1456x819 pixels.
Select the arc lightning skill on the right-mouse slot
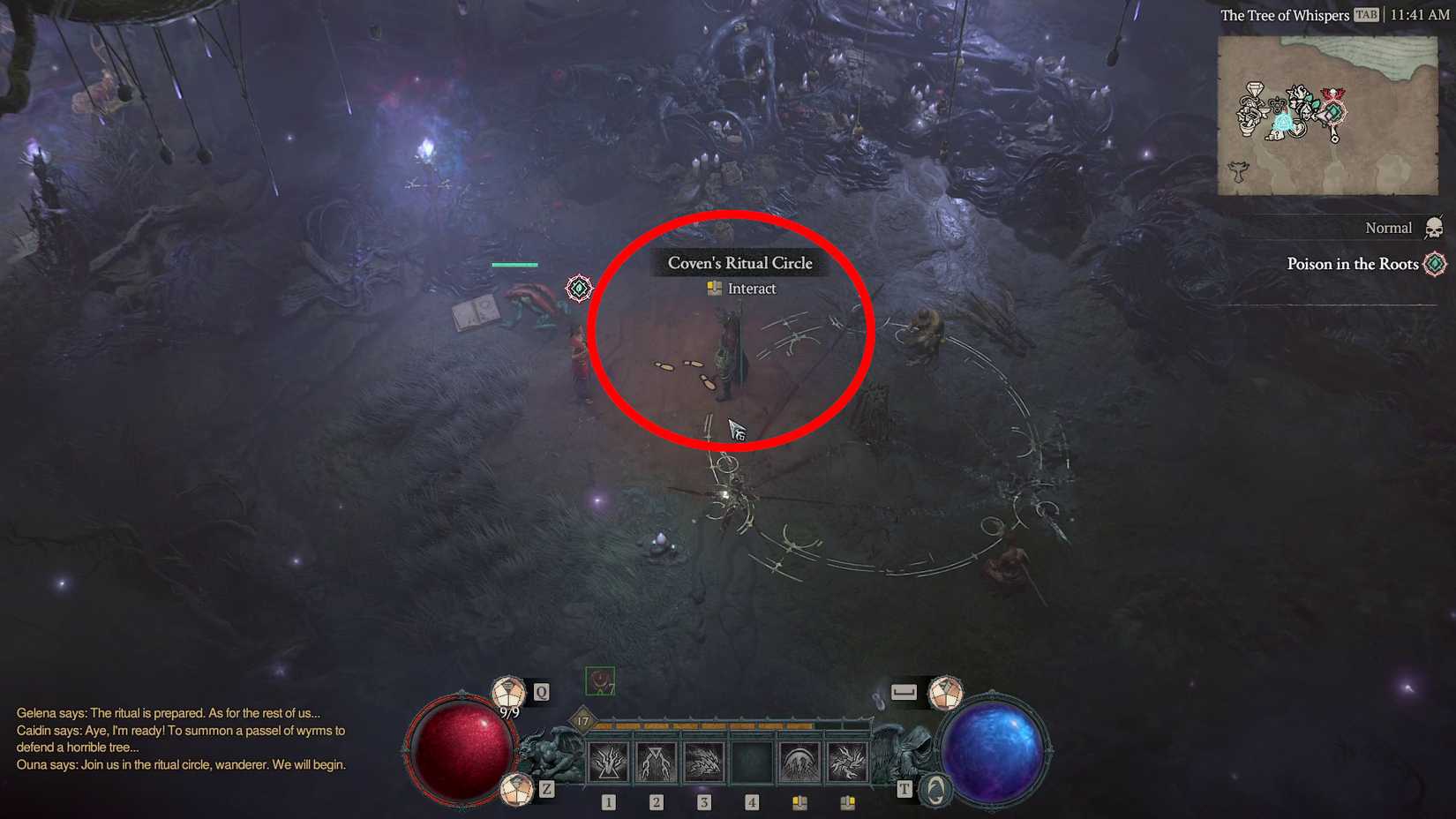[847, 762]
